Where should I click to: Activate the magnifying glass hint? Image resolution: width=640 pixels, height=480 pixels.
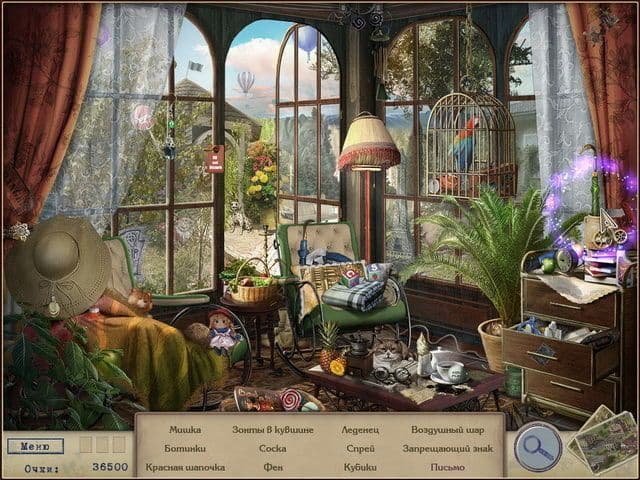pyautogui.click(x=537, y=447)
